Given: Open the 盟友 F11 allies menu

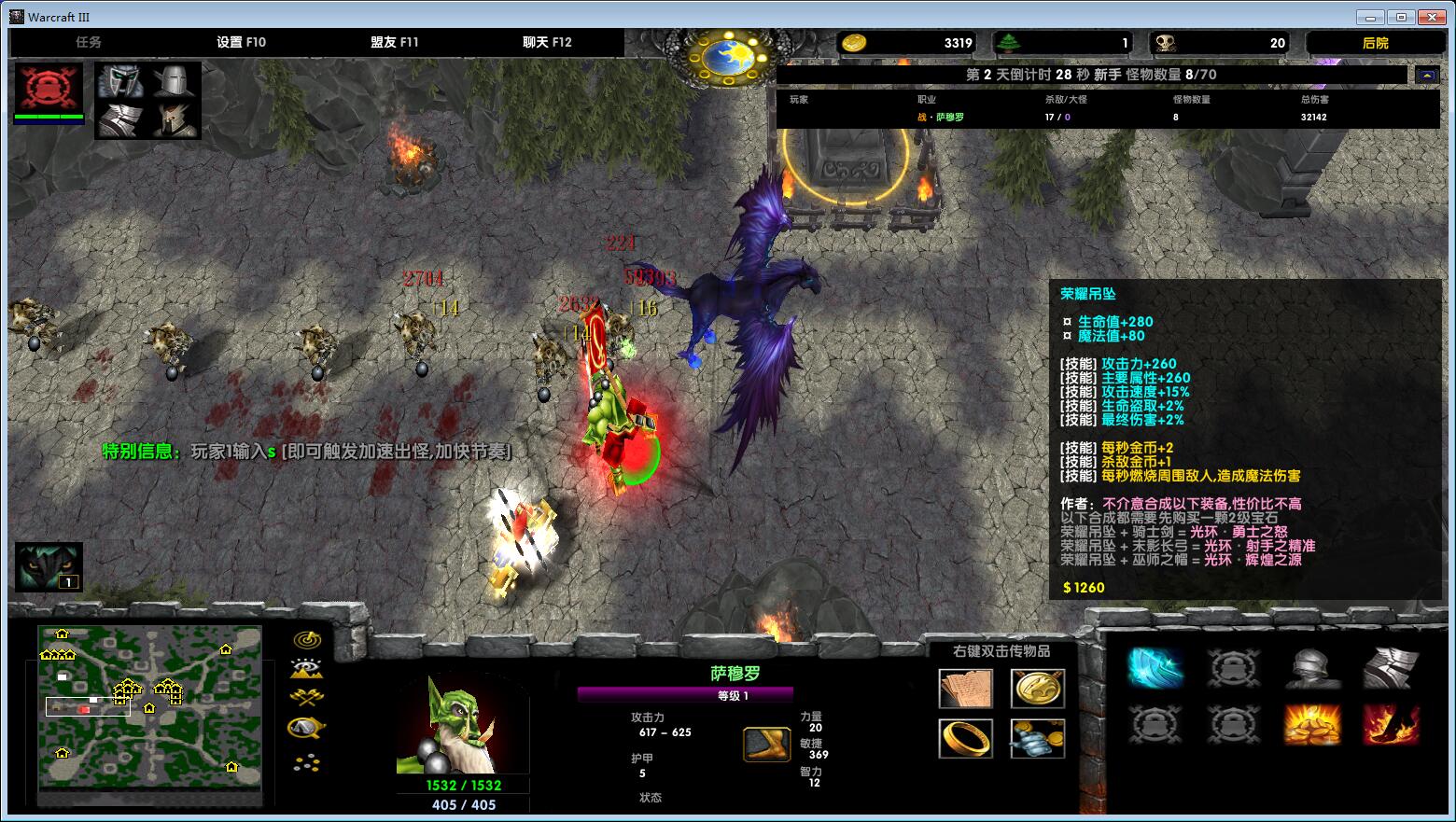Looking at the screenshot, I should point(394,42).
